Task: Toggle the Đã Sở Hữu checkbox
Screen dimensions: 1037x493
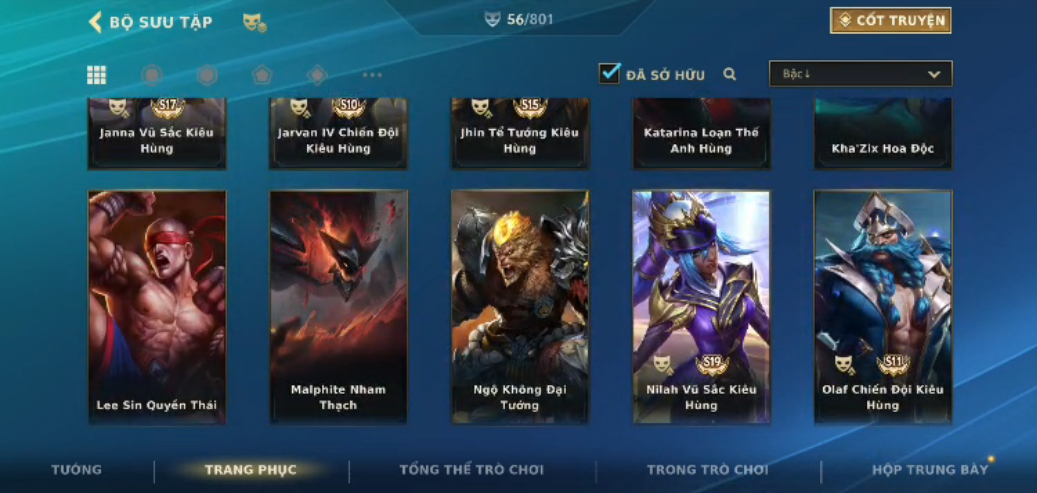Action: click(609, 73)
